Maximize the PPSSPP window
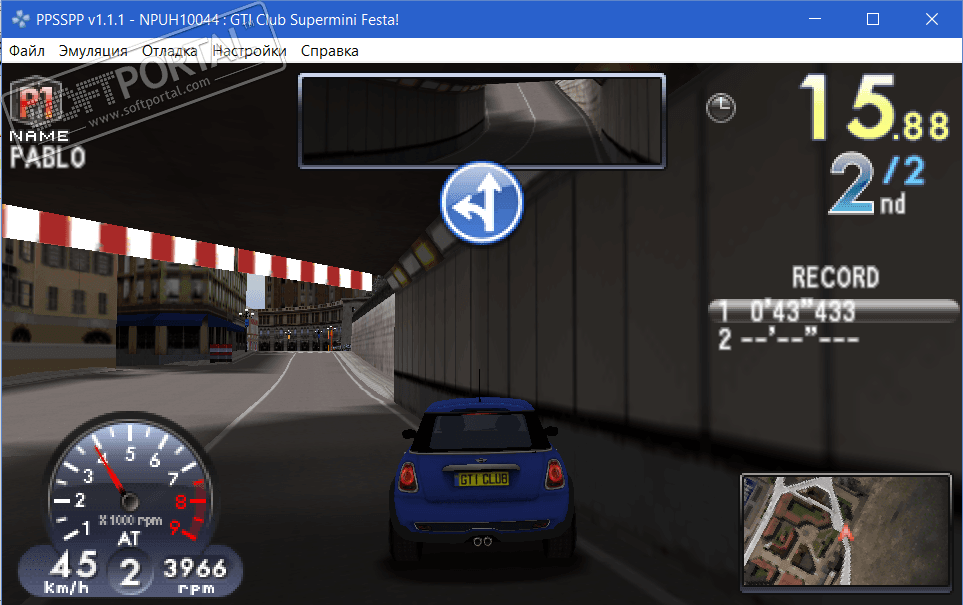 [x=872, y=19]
